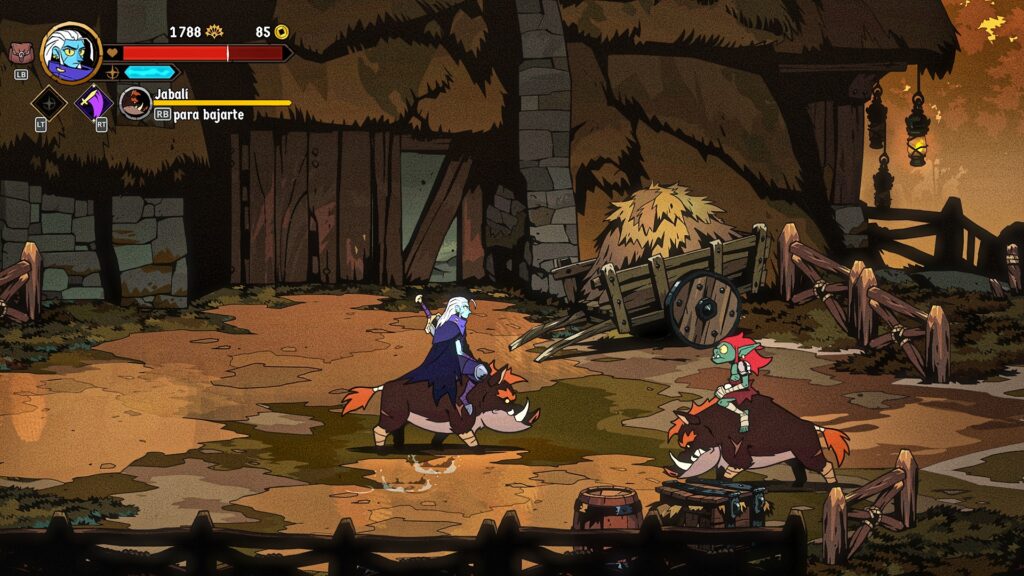
Task: Select the dark empty diamond ability slot
Action: click(49, 102)
